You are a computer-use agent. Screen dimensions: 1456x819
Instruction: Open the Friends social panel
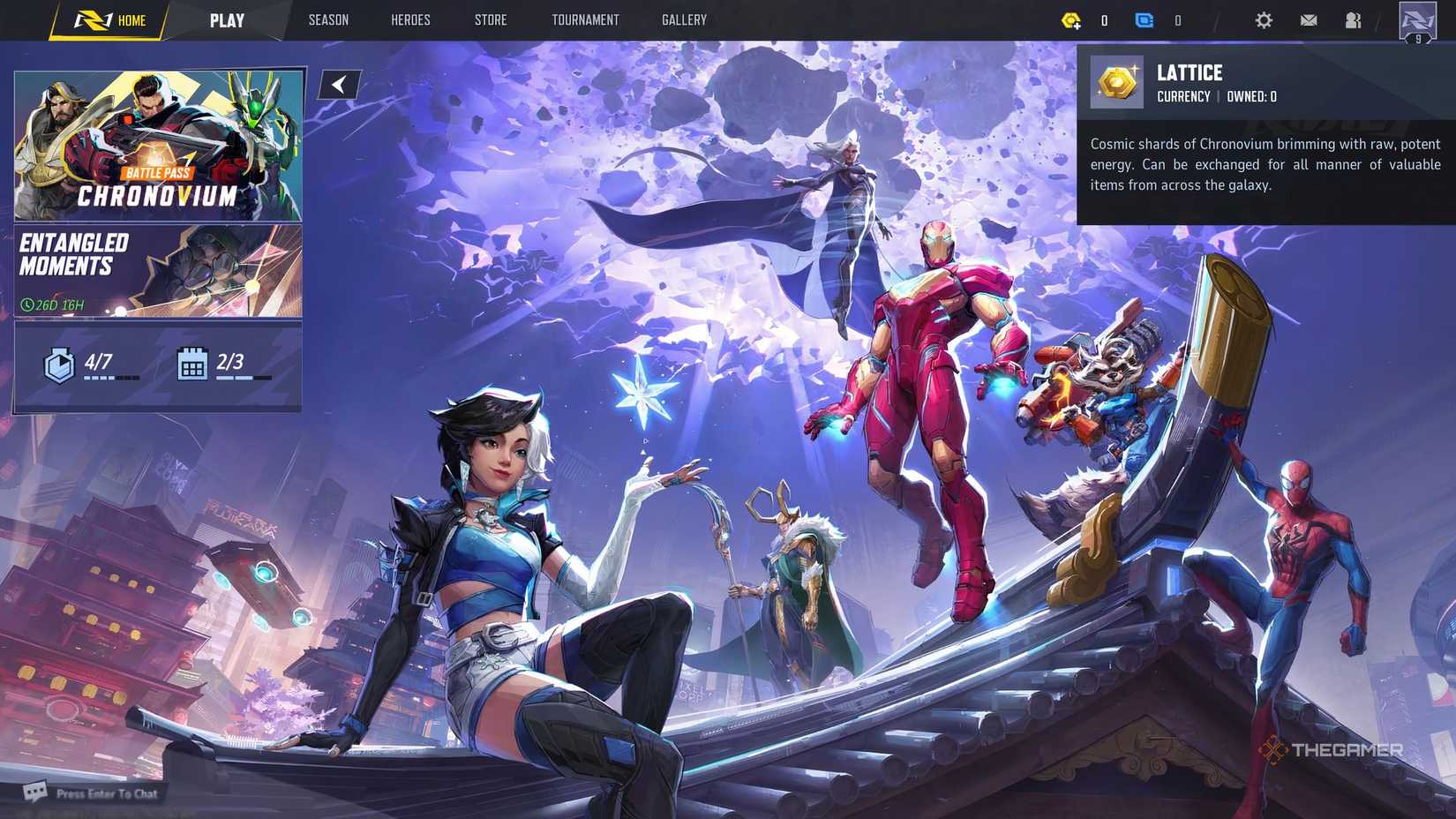point(1353,19)
